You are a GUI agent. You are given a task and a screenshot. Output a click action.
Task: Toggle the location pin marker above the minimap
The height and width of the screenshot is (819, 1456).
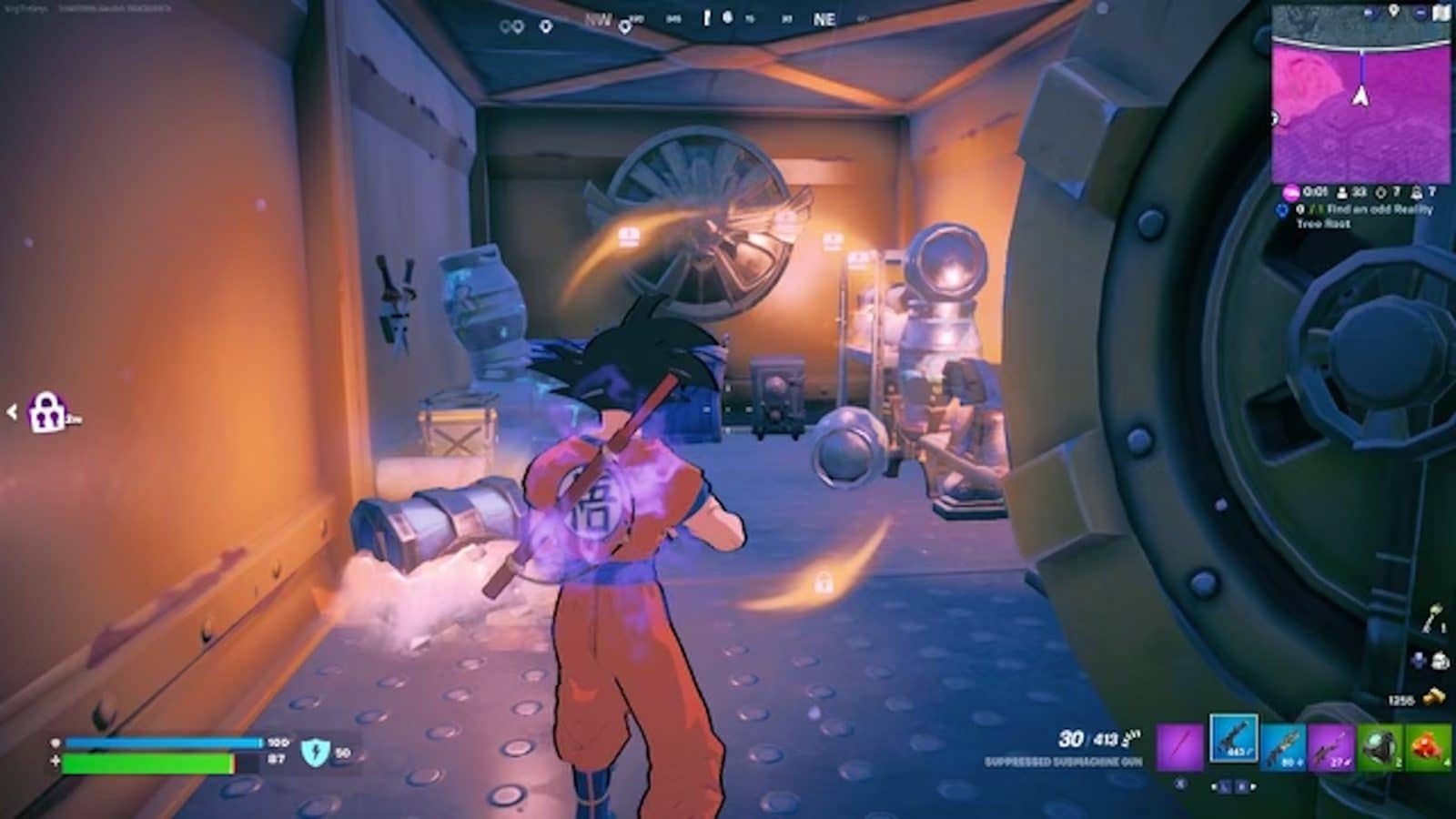1394,12
